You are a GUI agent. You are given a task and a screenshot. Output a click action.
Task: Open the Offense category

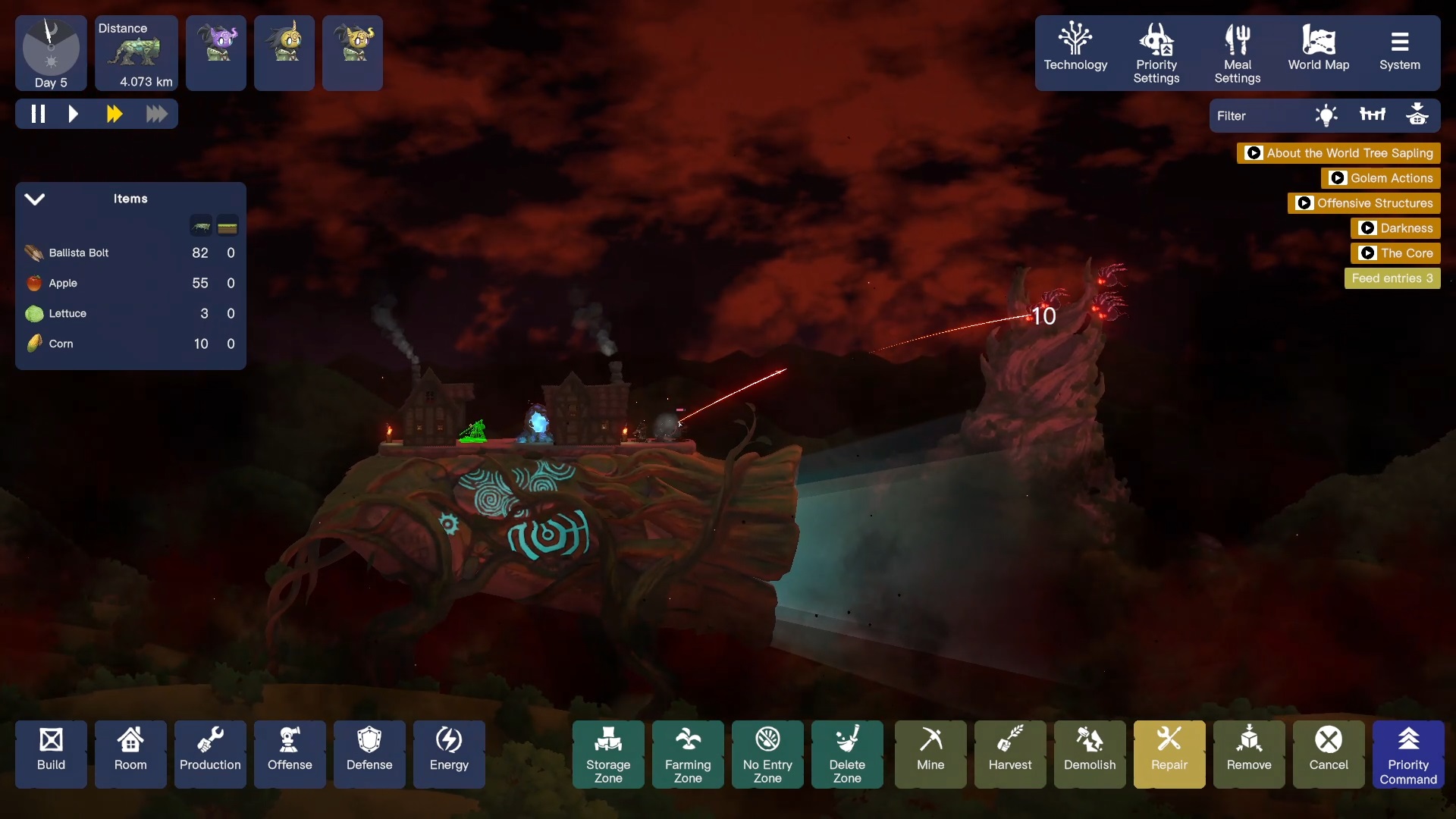tap(290, 754)
